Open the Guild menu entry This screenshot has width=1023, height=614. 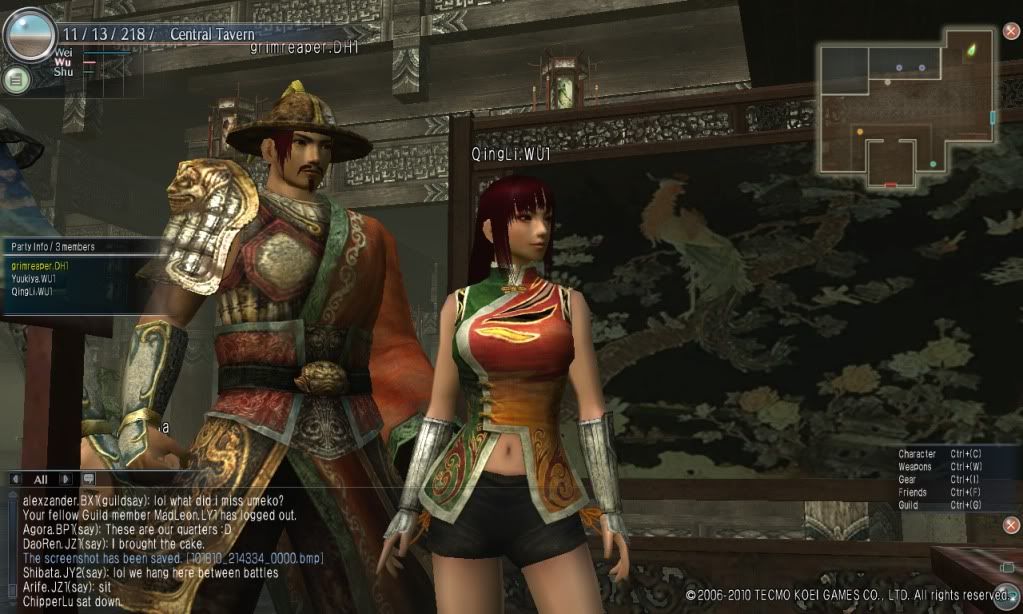(x=908, y=506)
